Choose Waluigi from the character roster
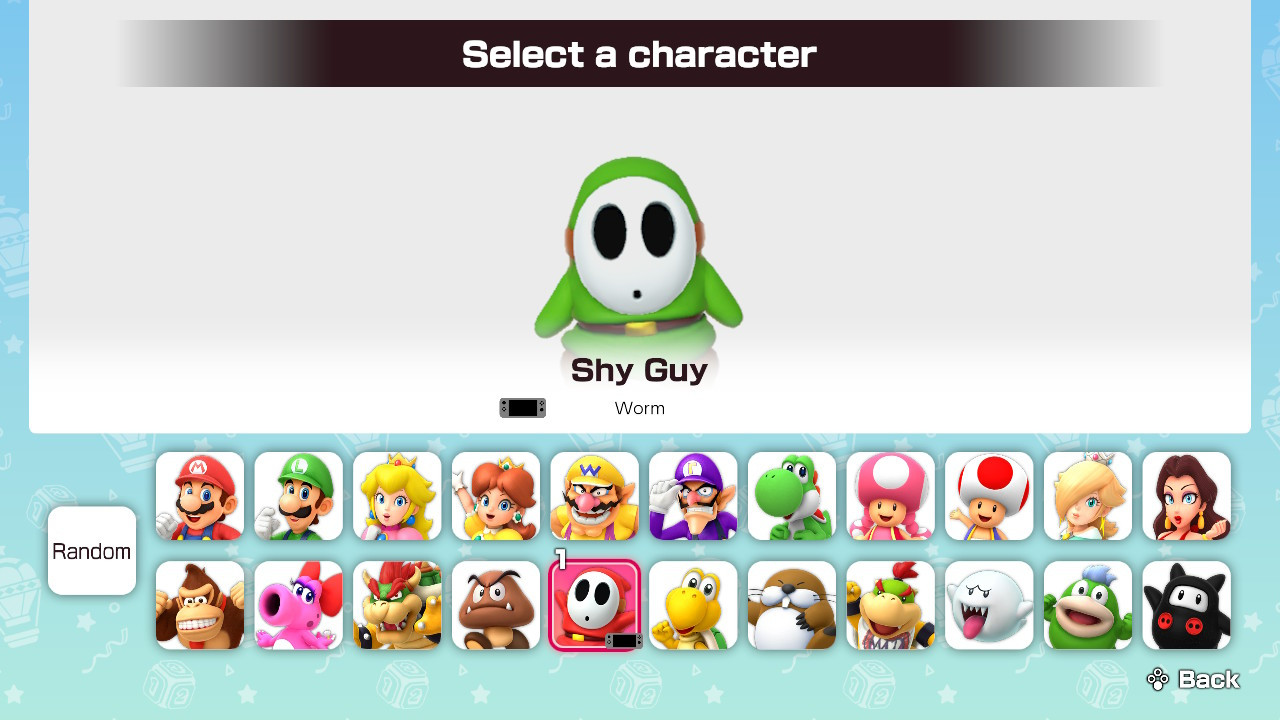1280x720 pixels. click(x=694, y=497)
